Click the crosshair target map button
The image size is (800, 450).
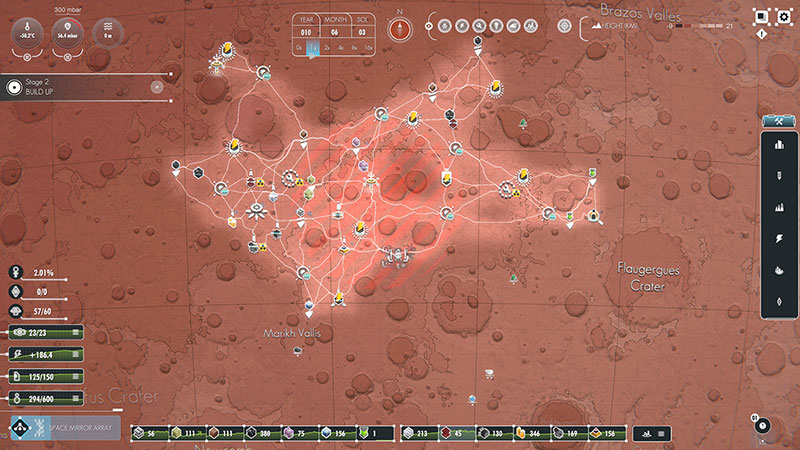tap(566, 27)
